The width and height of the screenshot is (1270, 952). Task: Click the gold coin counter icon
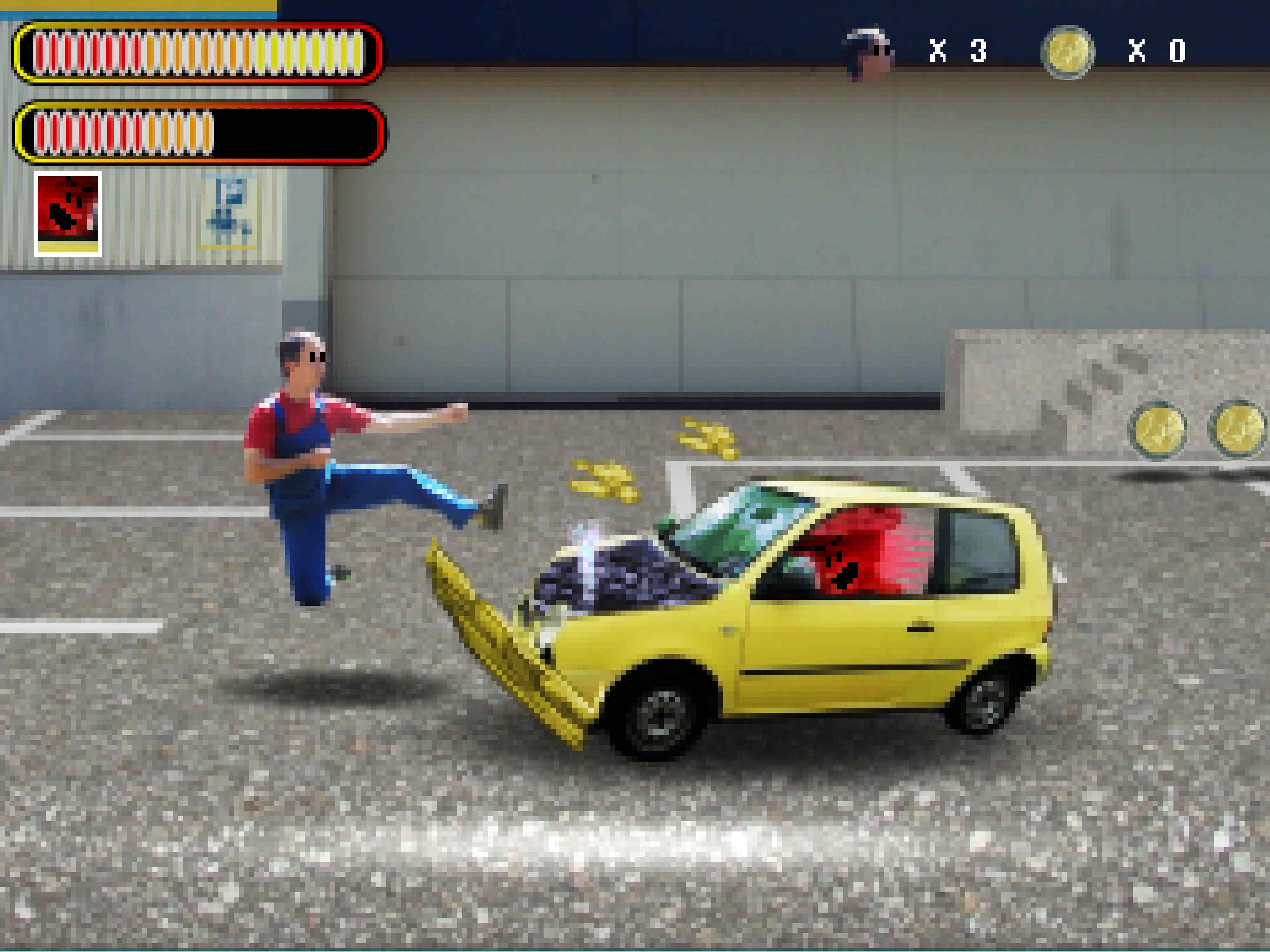(x=1067, y=52)
